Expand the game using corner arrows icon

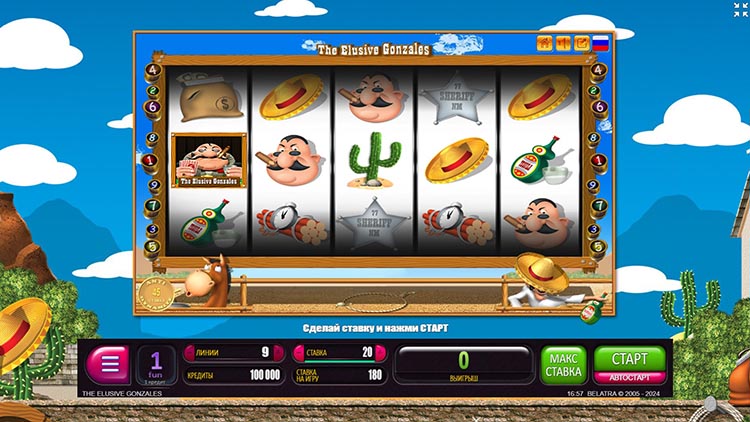tap(740, 9)
